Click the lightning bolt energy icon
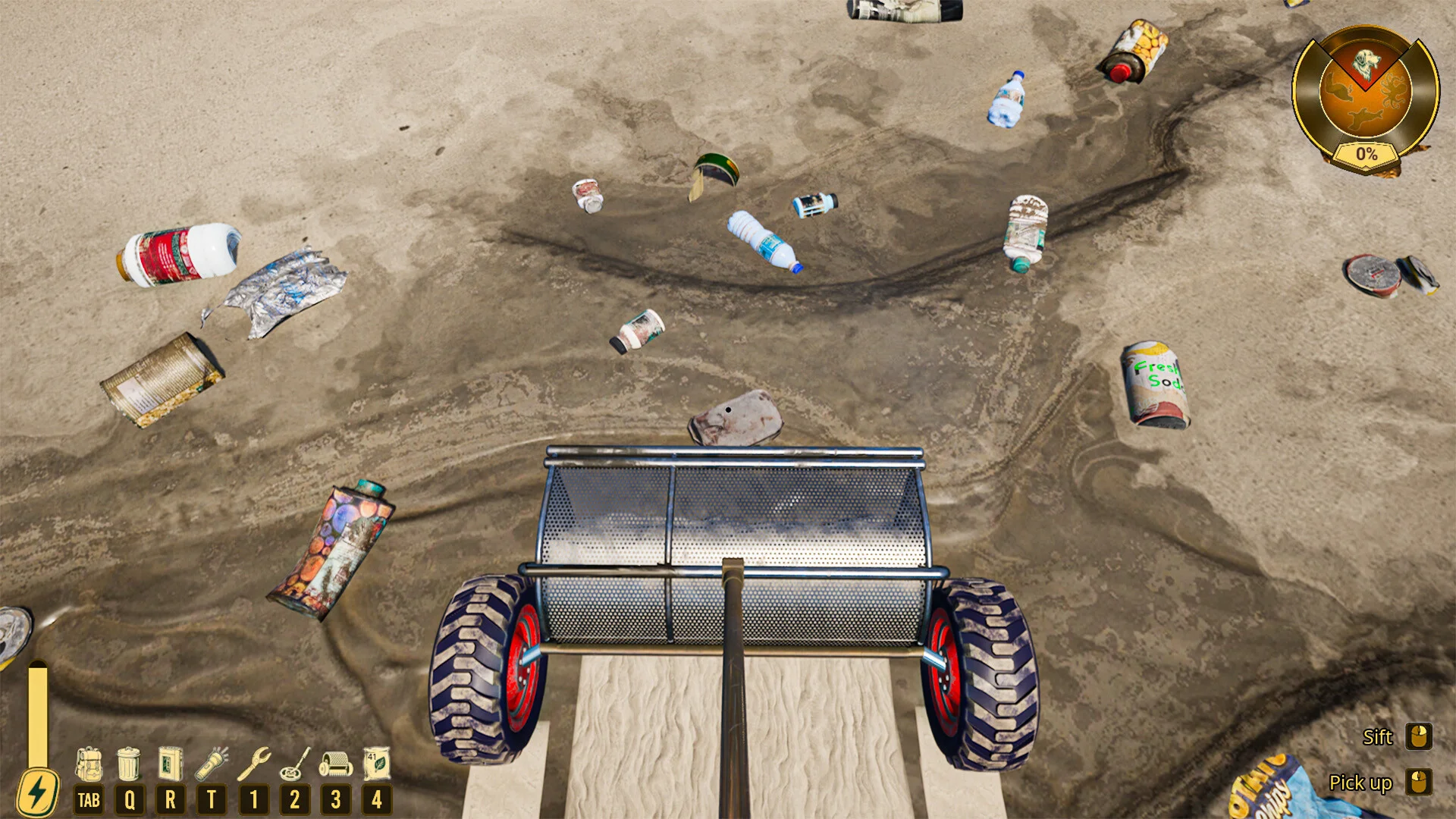This screenshot has height=819, width=1456. tap(37, 792)
